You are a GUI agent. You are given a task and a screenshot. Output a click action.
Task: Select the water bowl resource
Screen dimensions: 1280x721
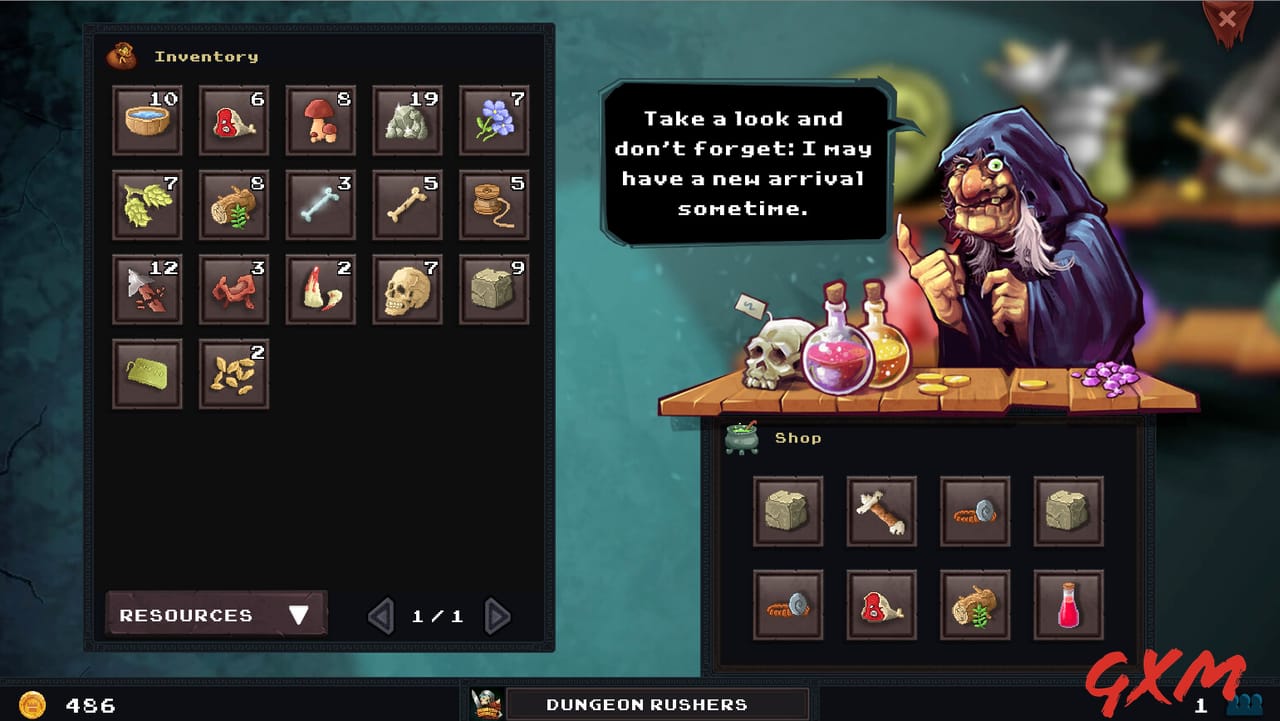[147, 119]
